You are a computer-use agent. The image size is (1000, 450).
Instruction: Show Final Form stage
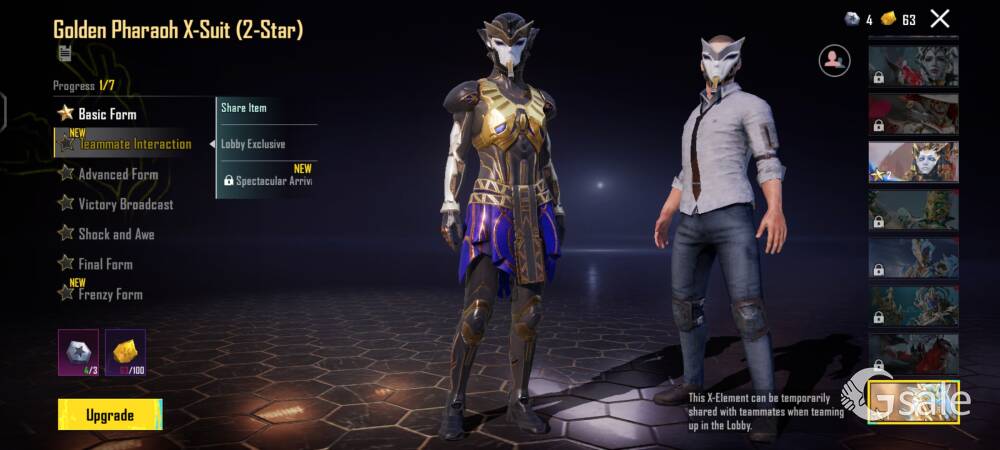pyautogui.click(x=105, y=264)
